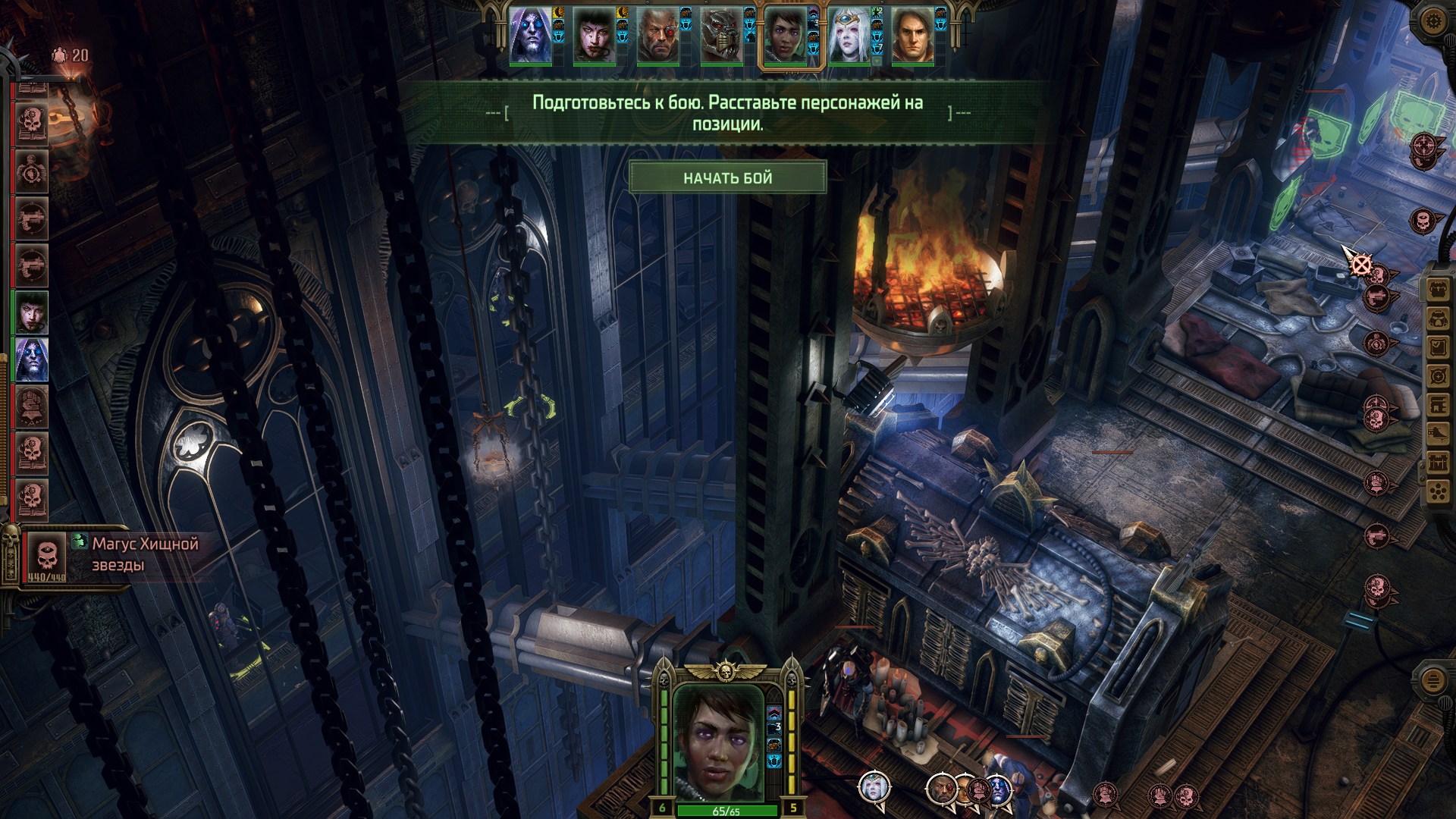Open the settings gear in top corner
Viewport: 1456px width, 819px height.
[x=1432, y=20]
